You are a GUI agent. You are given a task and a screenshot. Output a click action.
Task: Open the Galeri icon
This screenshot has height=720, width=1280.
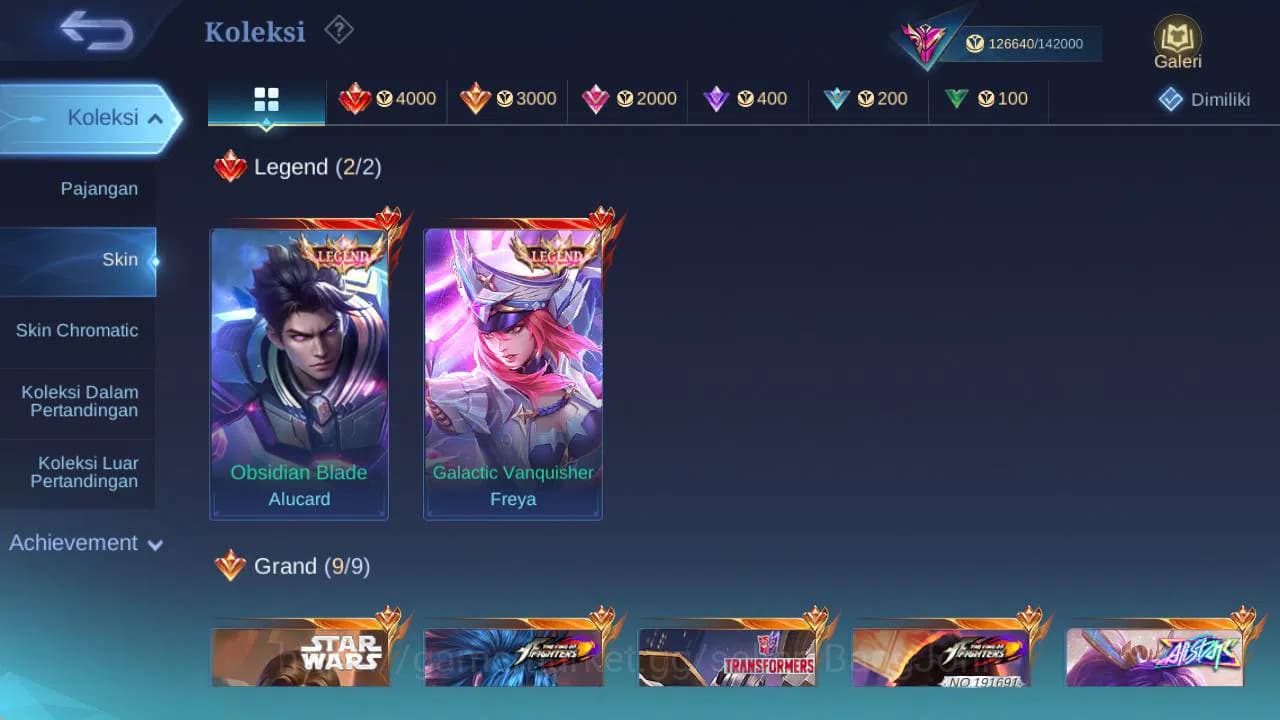[x=1177, y=41]
